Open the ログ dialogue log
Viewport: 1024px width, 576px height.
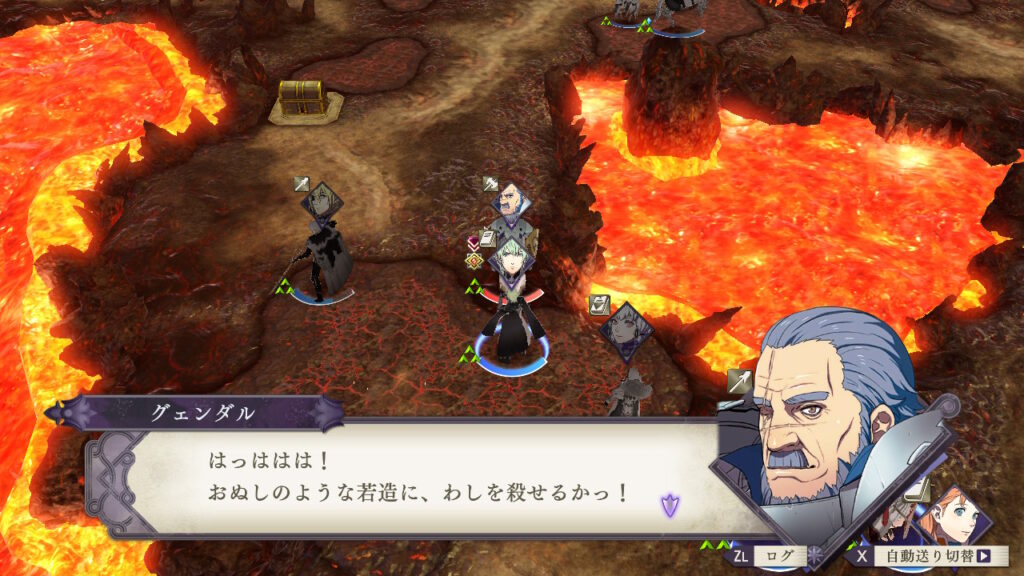click(770, 555)
